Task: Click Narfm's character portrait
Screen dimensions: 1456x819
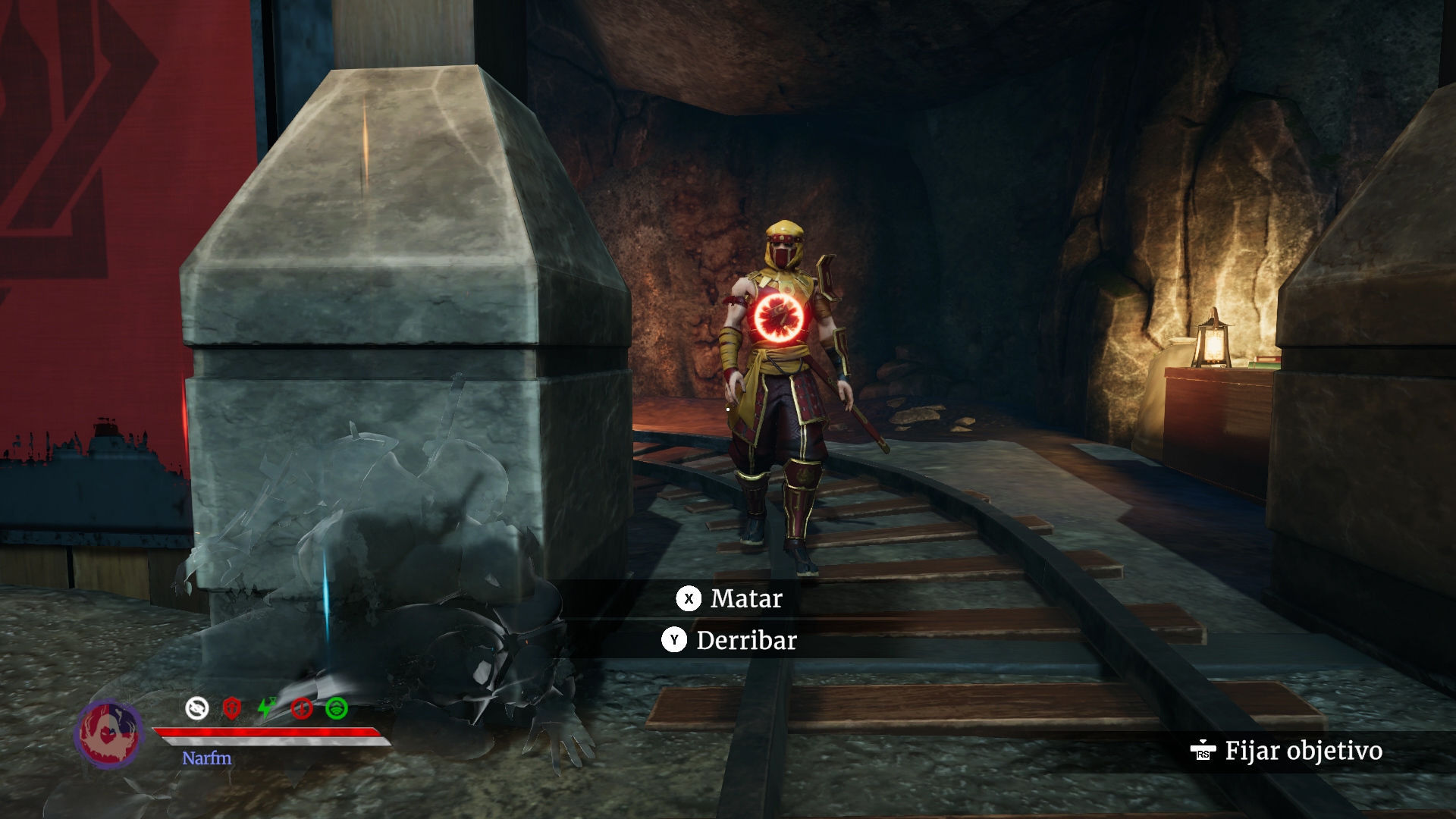Action: click(109, 733)
